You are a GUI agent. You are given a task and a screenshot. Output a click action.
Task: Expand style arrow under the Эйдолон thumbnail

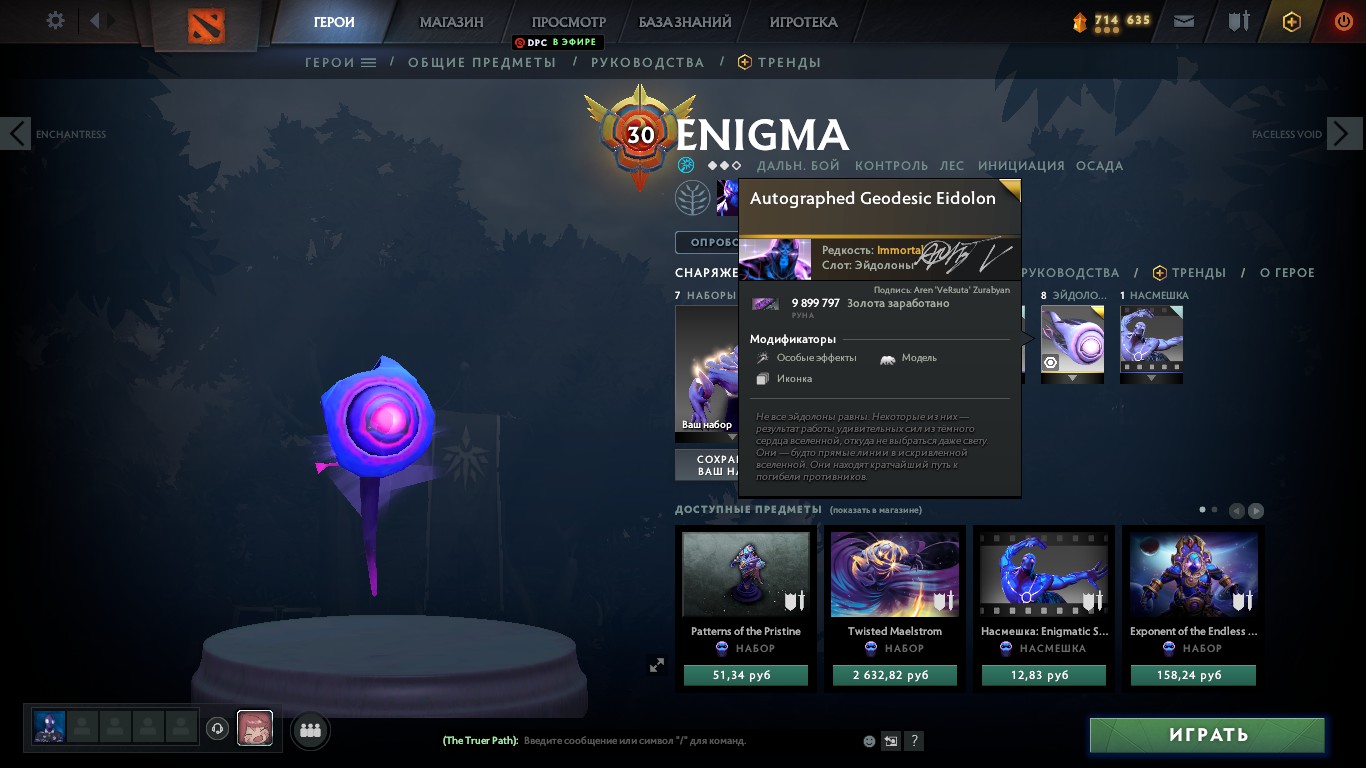(x=1072, y=377)
